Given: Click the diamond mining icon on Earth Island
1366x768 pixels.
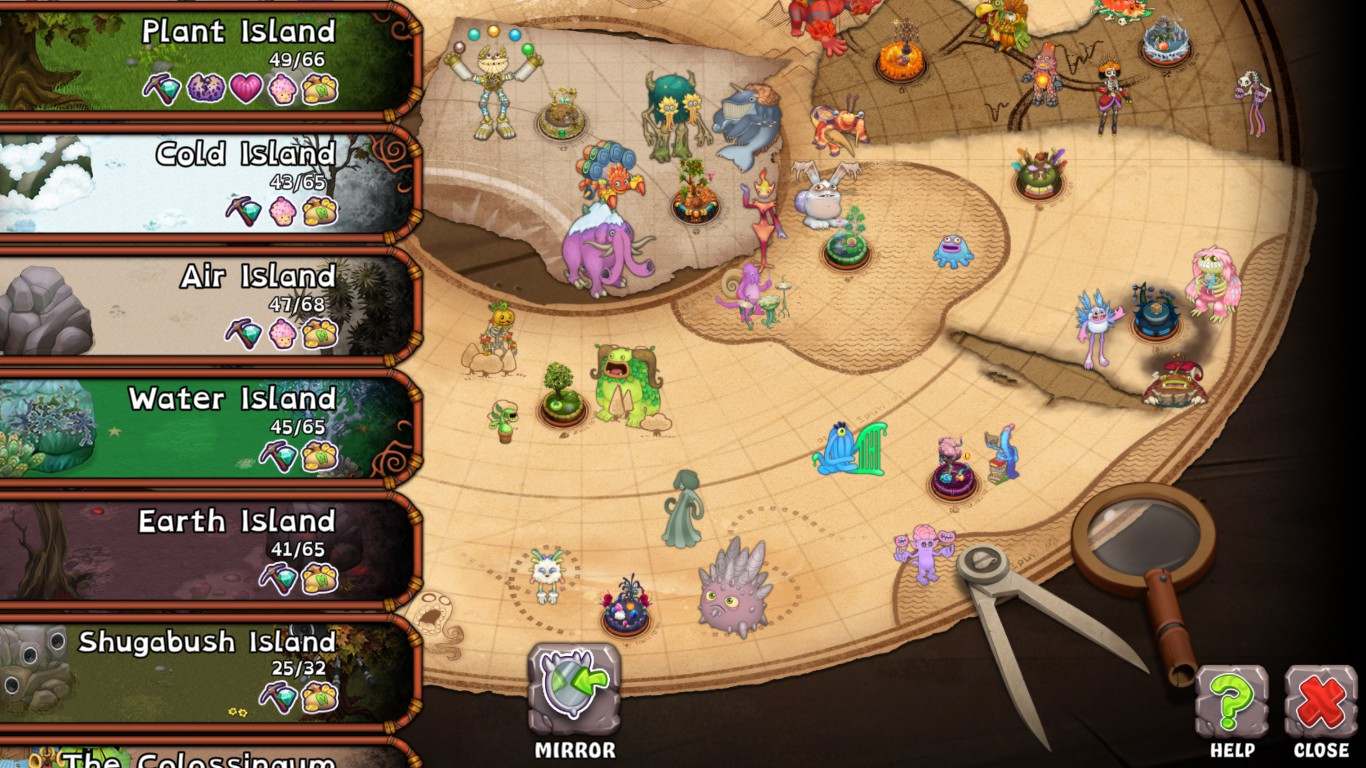Looking at the screenshot, I should click(x=281, y=578).
